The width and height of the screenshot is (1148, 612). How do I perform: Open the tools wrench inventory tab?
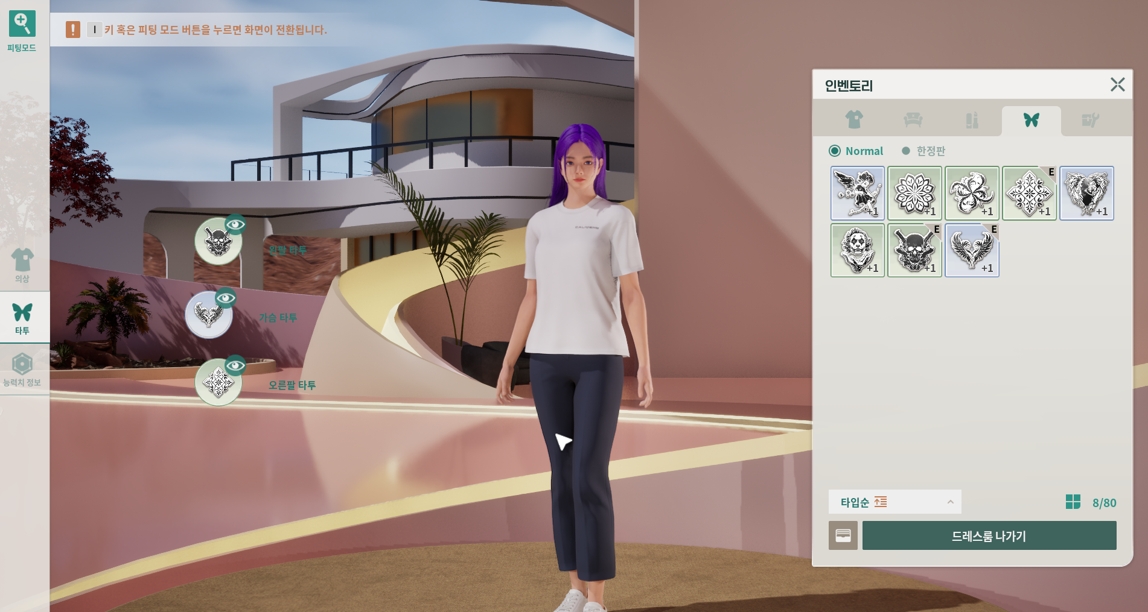[x=1090, y=120]
